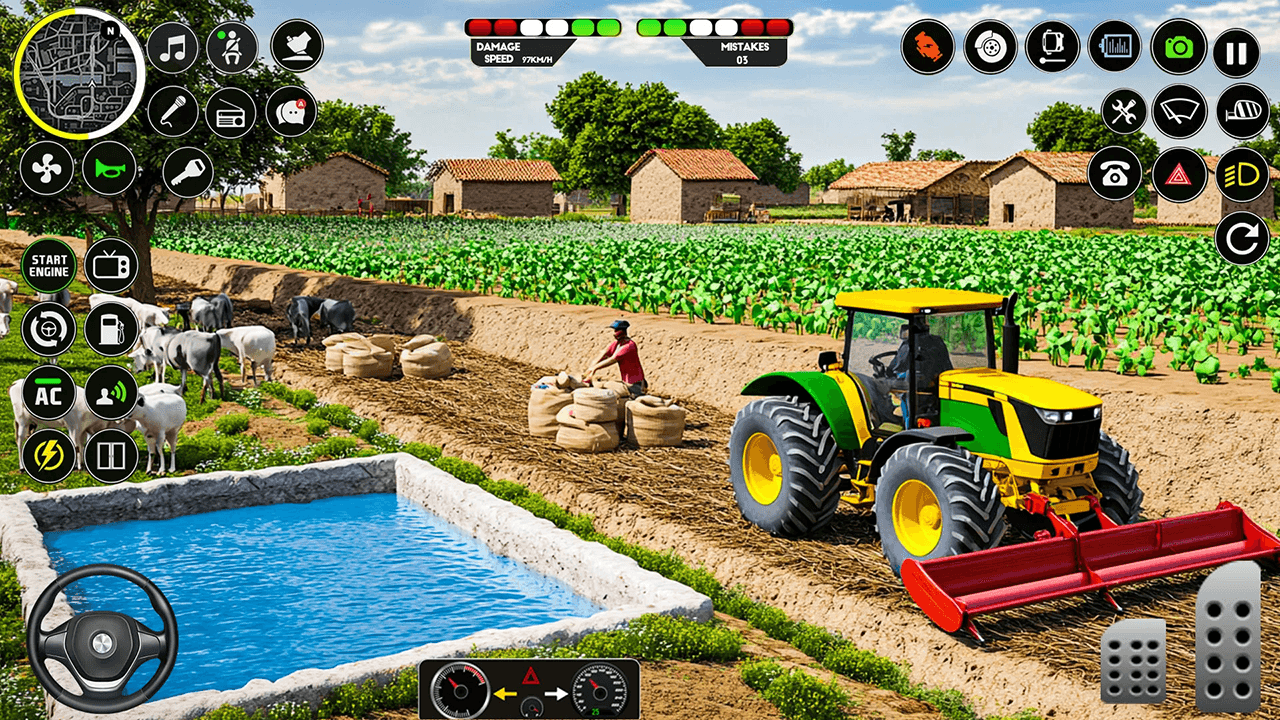Select the wrench repair tools icon
Viewport: 1280px width, 720px height.
click(x=1122, y=110)
